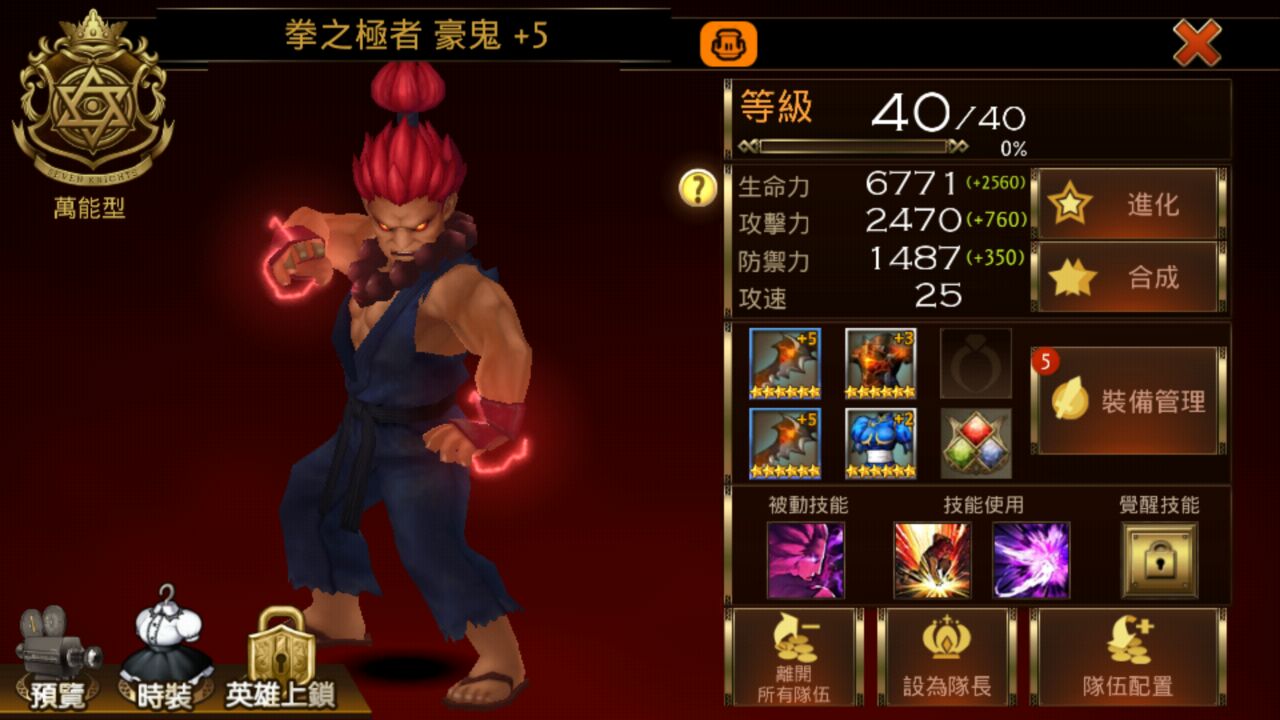View the purple energy wave skill
The height and width of the screenshot is (720, 1280).
1031,560
